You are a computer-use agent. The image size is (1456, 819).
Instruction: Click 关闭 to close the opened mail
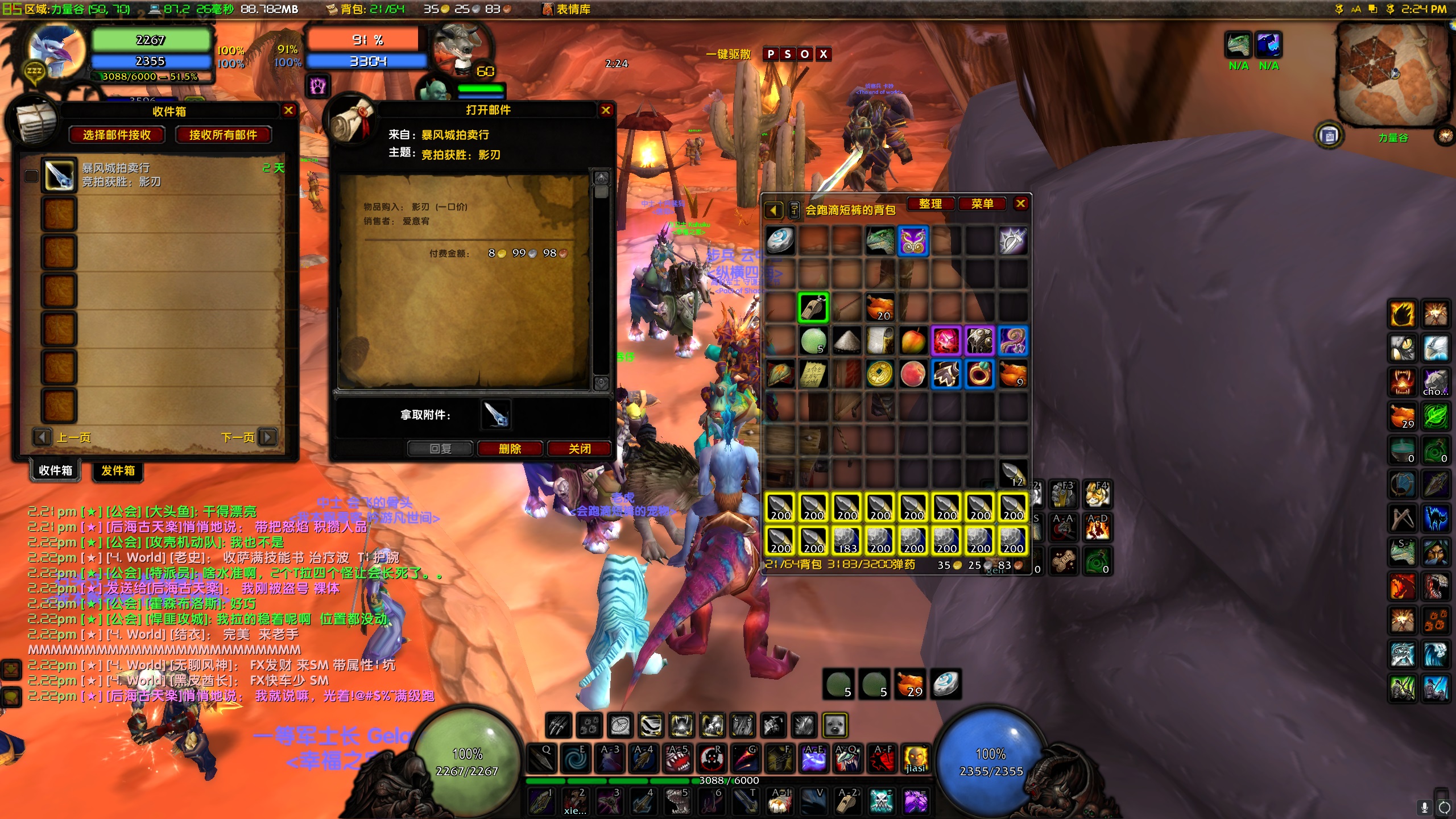[x=580, y=449]
